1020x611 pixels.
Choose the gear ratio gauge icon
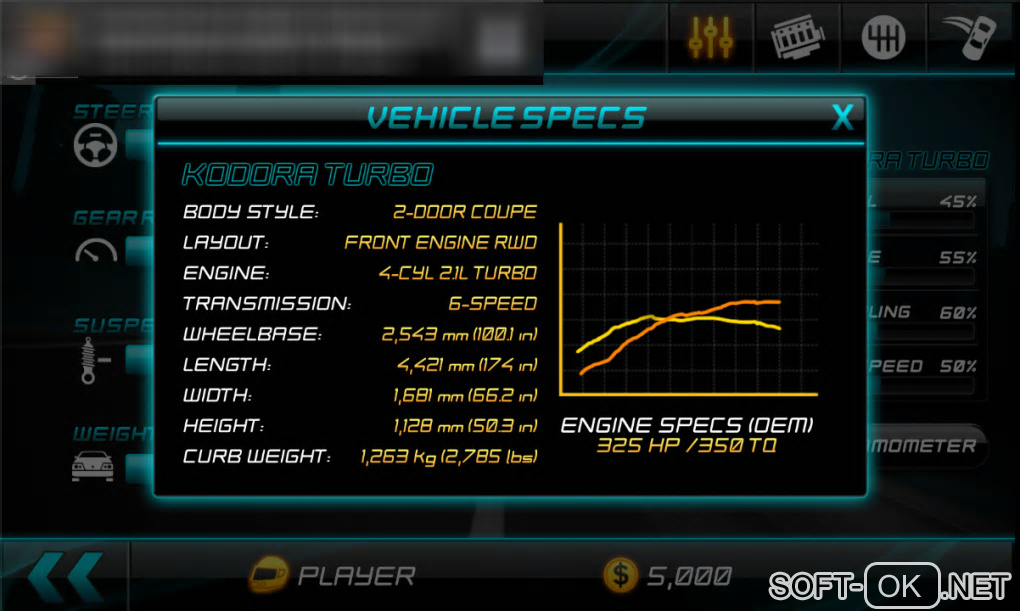(x=96, y=251)
